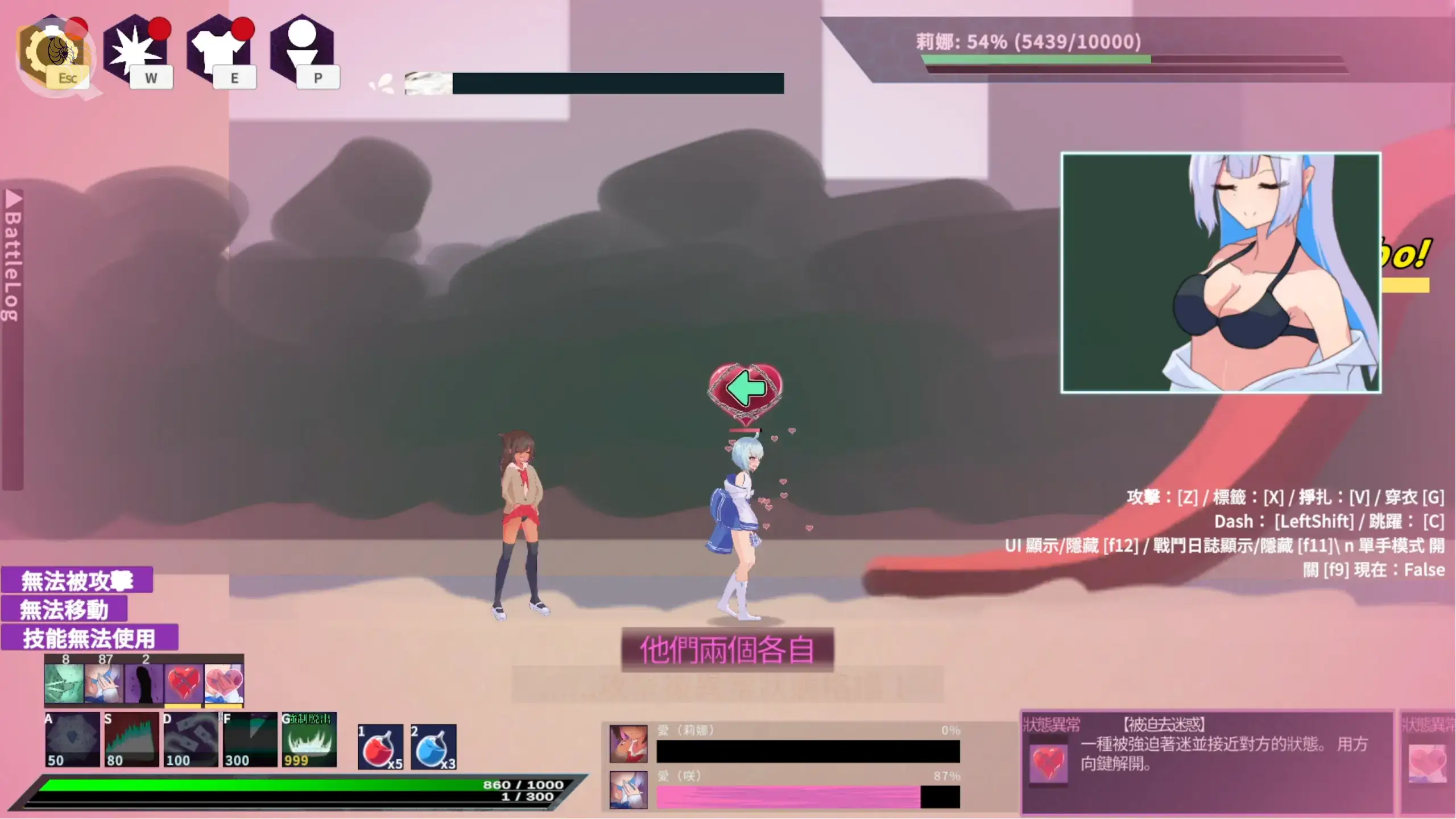1456x819 pixels.
Task: Click the character portrait cut-in panel
Action: pyautogui.click(x=1221, y=272)
